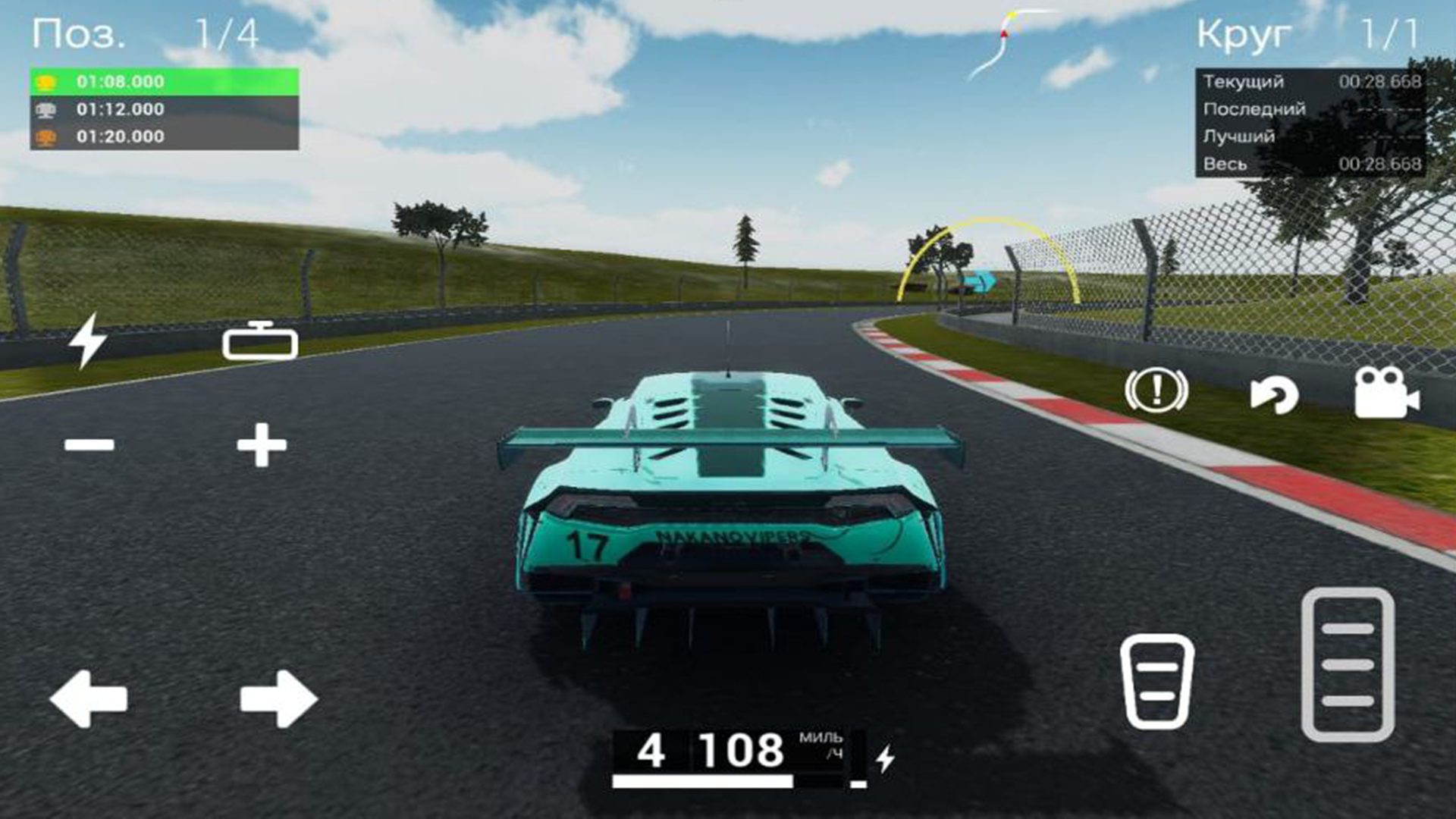The image size is (1456, 819).
Task: Reset the car back onto track
Action: [x=1274, y=394]
